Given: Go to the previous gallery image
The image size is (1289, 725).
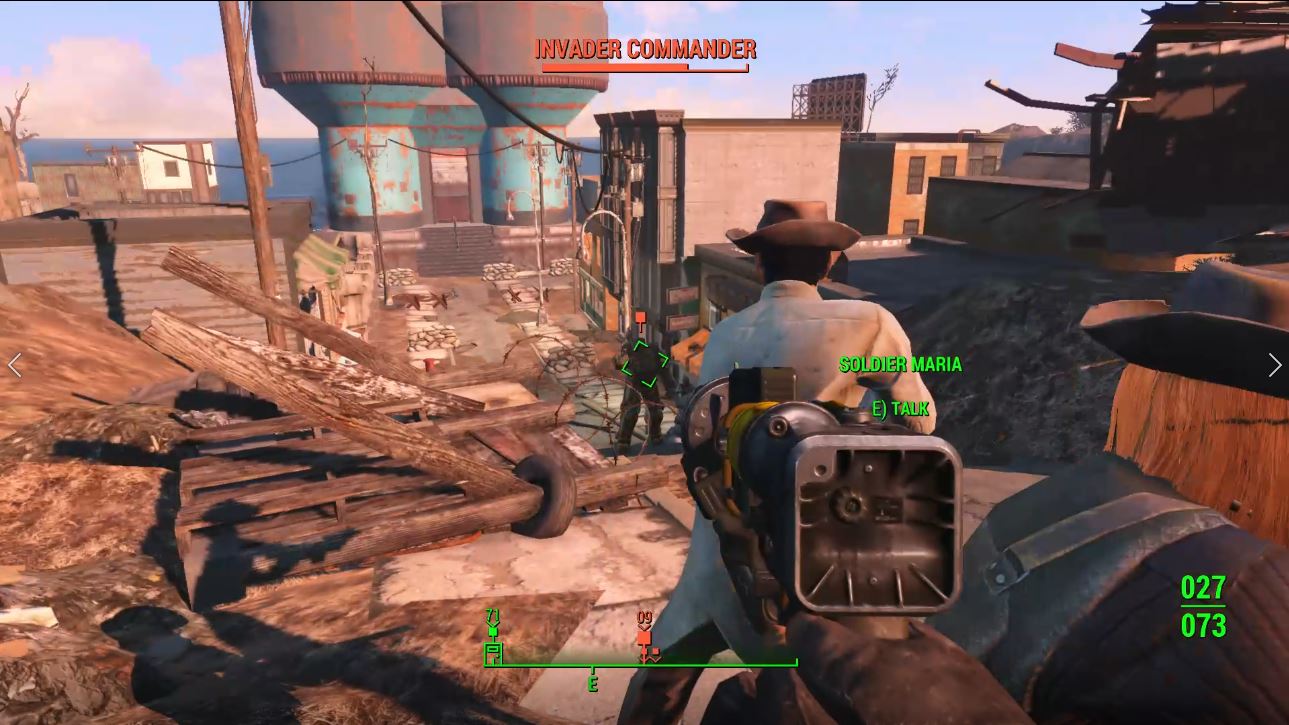Looking at the screenshot, I should (x=14, y=365).
